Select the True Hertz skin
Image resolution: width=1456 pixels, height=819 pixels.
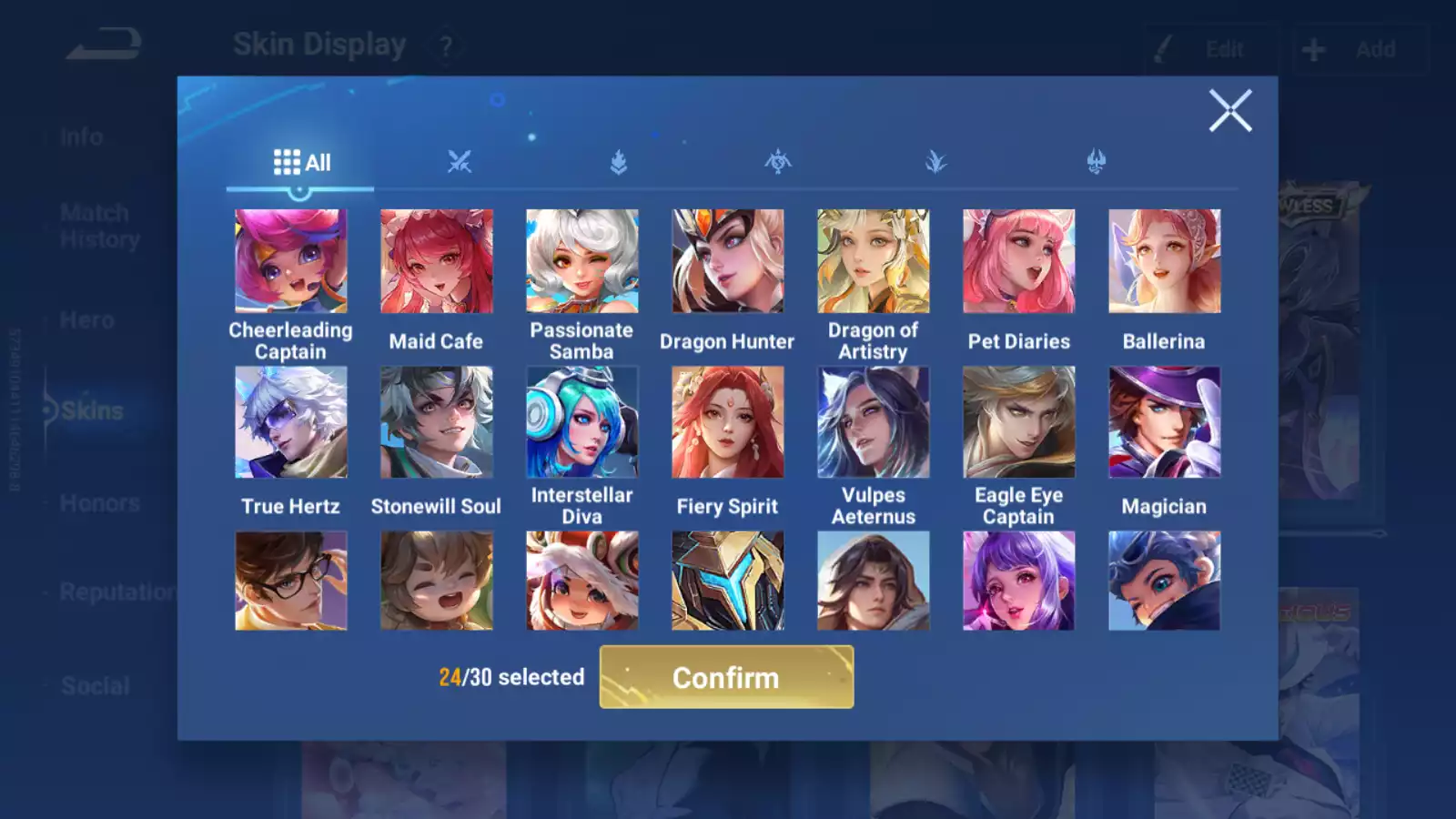point(290,422)
